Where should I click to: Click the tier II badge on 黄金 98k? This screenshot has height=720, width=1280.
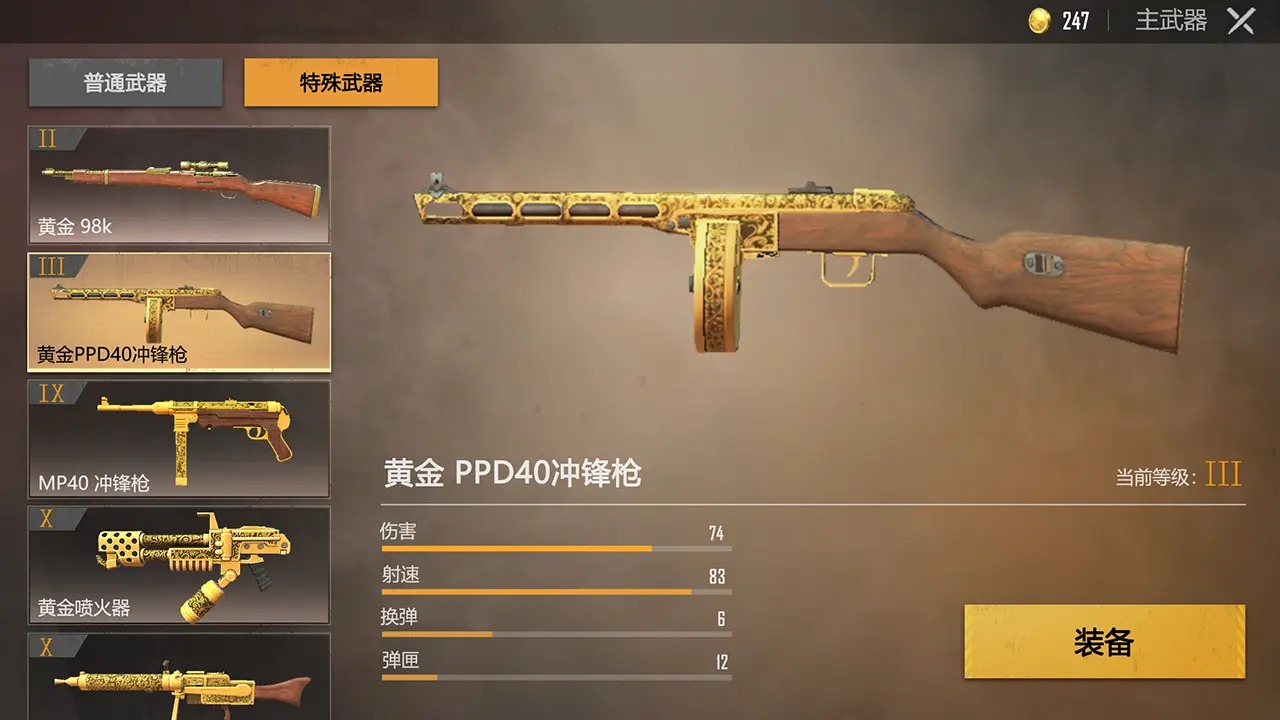pos(48,140)
